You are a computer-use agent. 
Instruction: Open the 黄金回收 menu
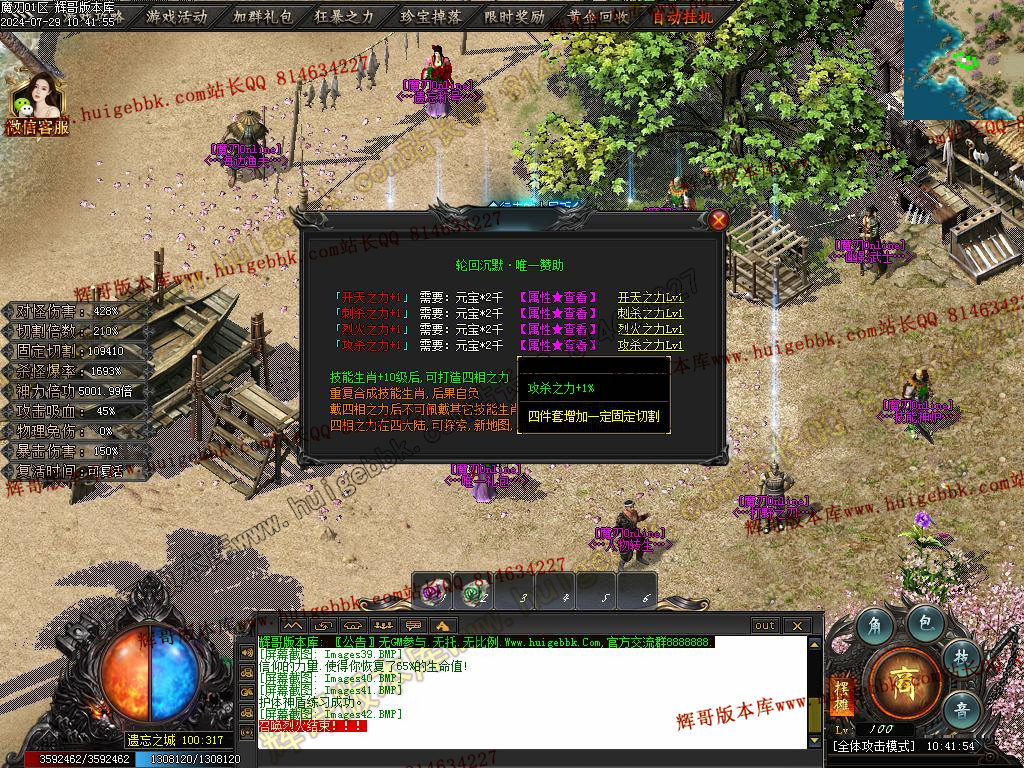pos(598,16)
